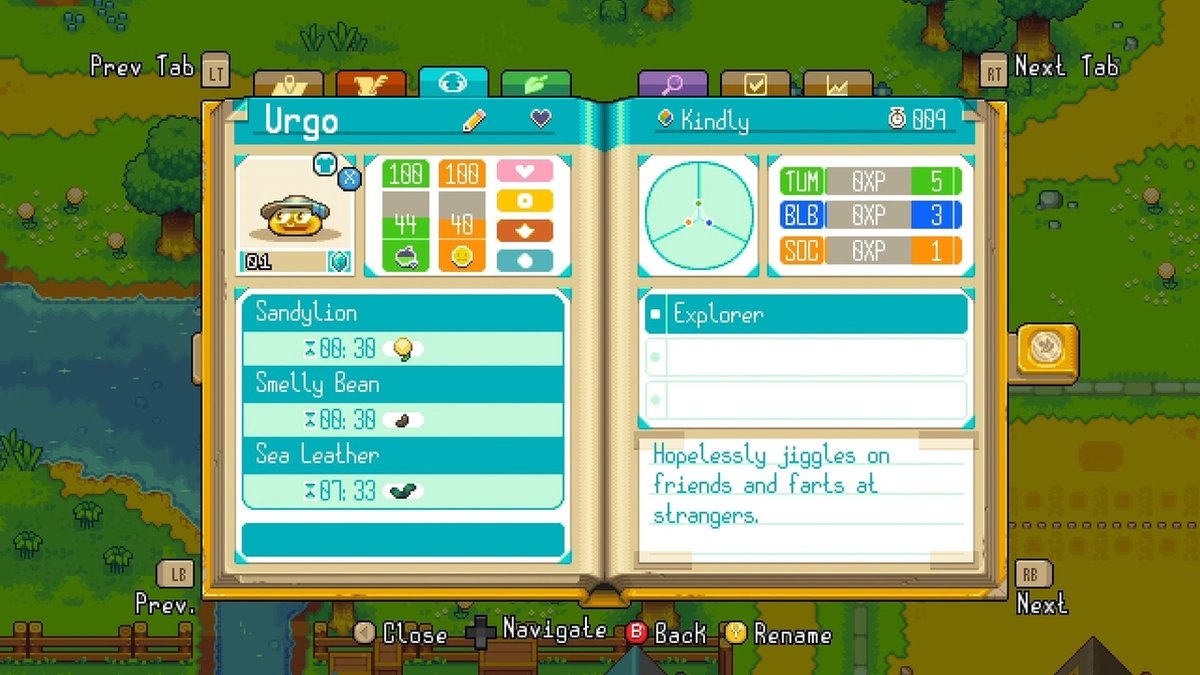Click the BLB stat row
The image size is (1200, 675).
click(870, 215)
